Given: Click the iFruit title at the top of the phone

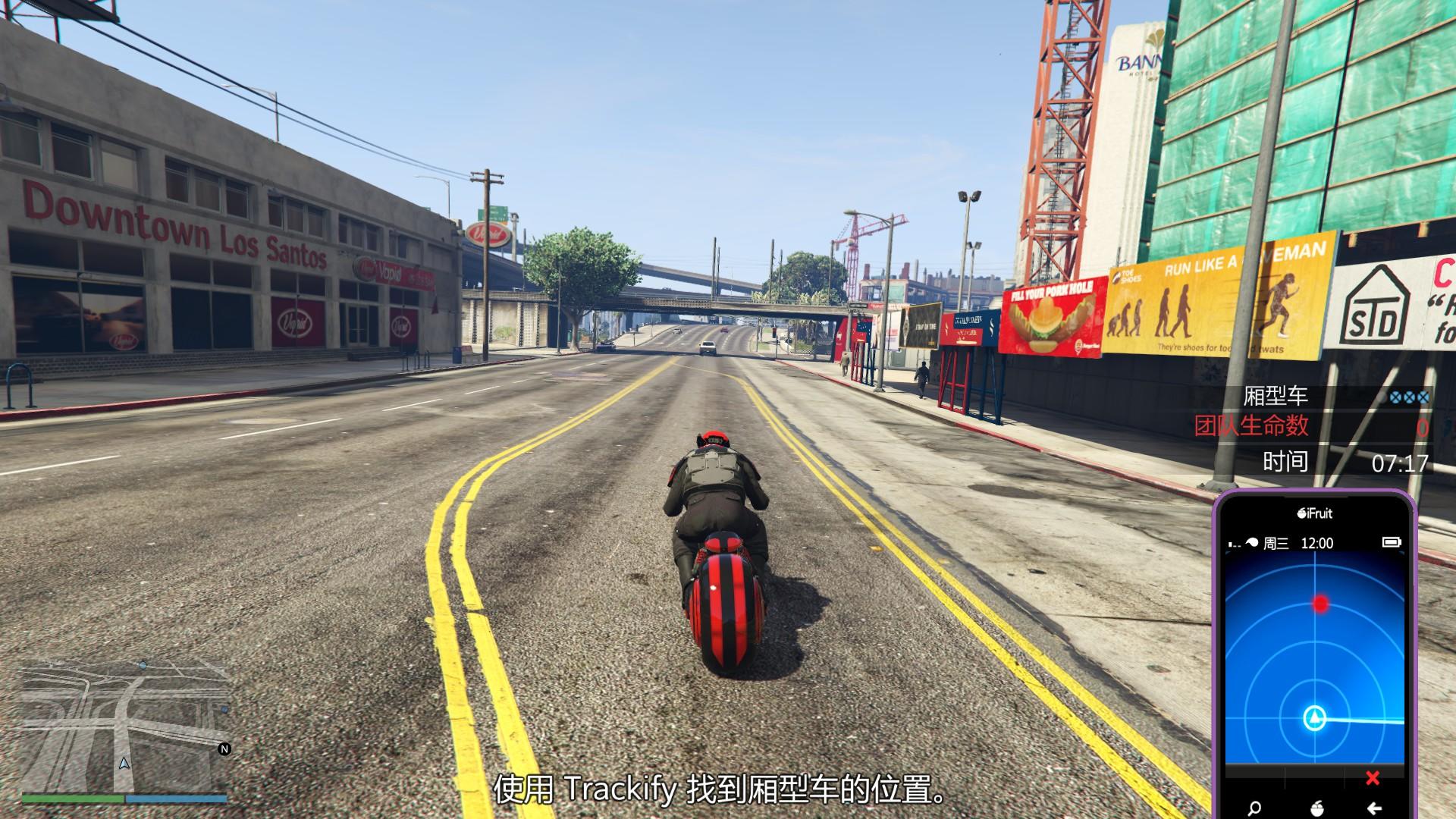Looking at the screenshot, I should pos(1314,514).
